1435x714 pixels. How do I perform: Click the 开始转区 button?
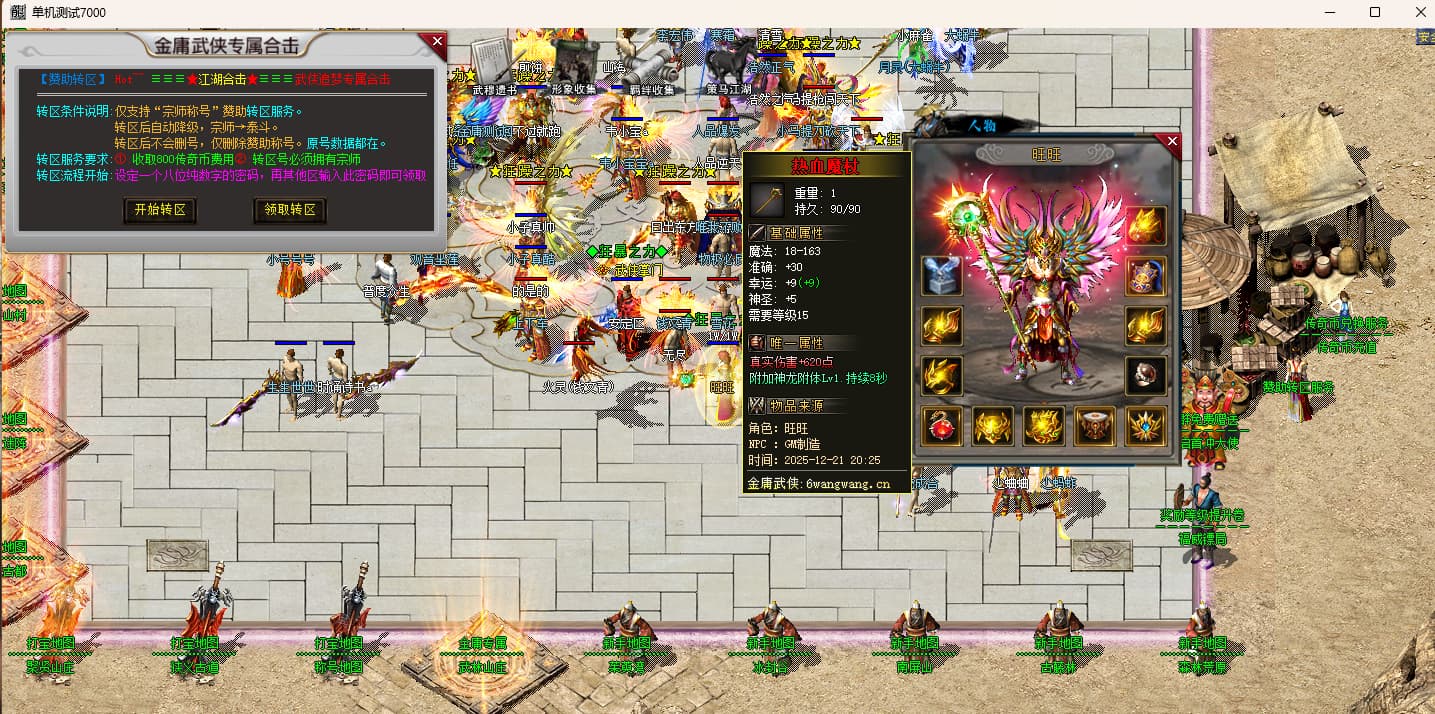coord(160,210)
